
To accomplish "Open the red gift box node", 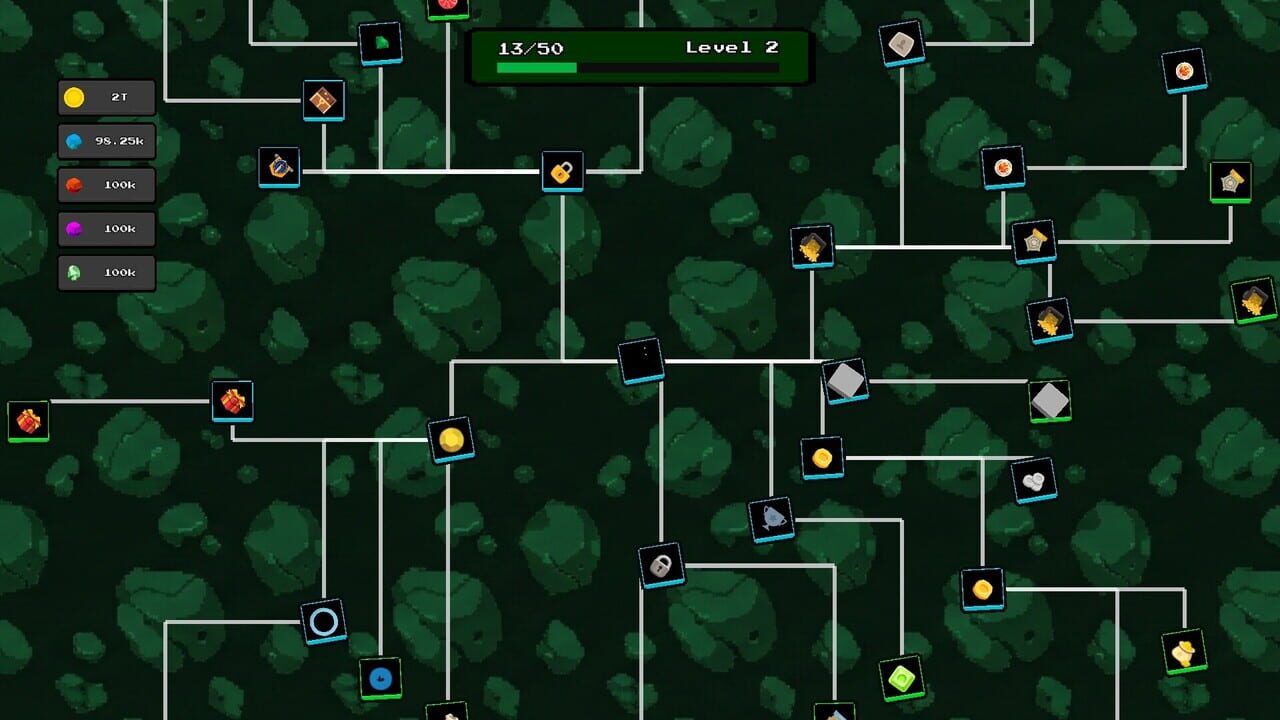I will pyautogui.click(x=234, y=400).
